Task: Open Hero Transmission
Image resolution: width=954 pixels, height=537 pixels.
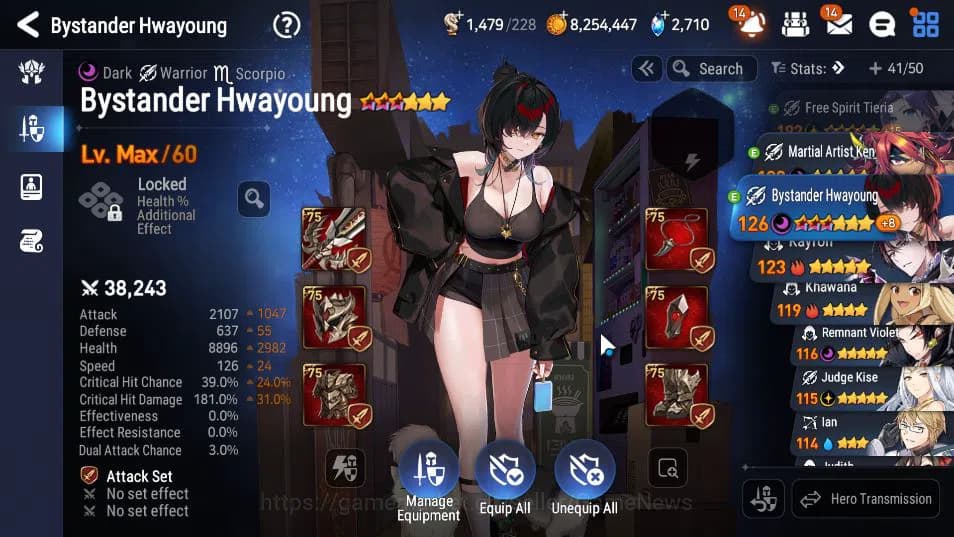Action: pyautogui.click(x=868, y=498)
